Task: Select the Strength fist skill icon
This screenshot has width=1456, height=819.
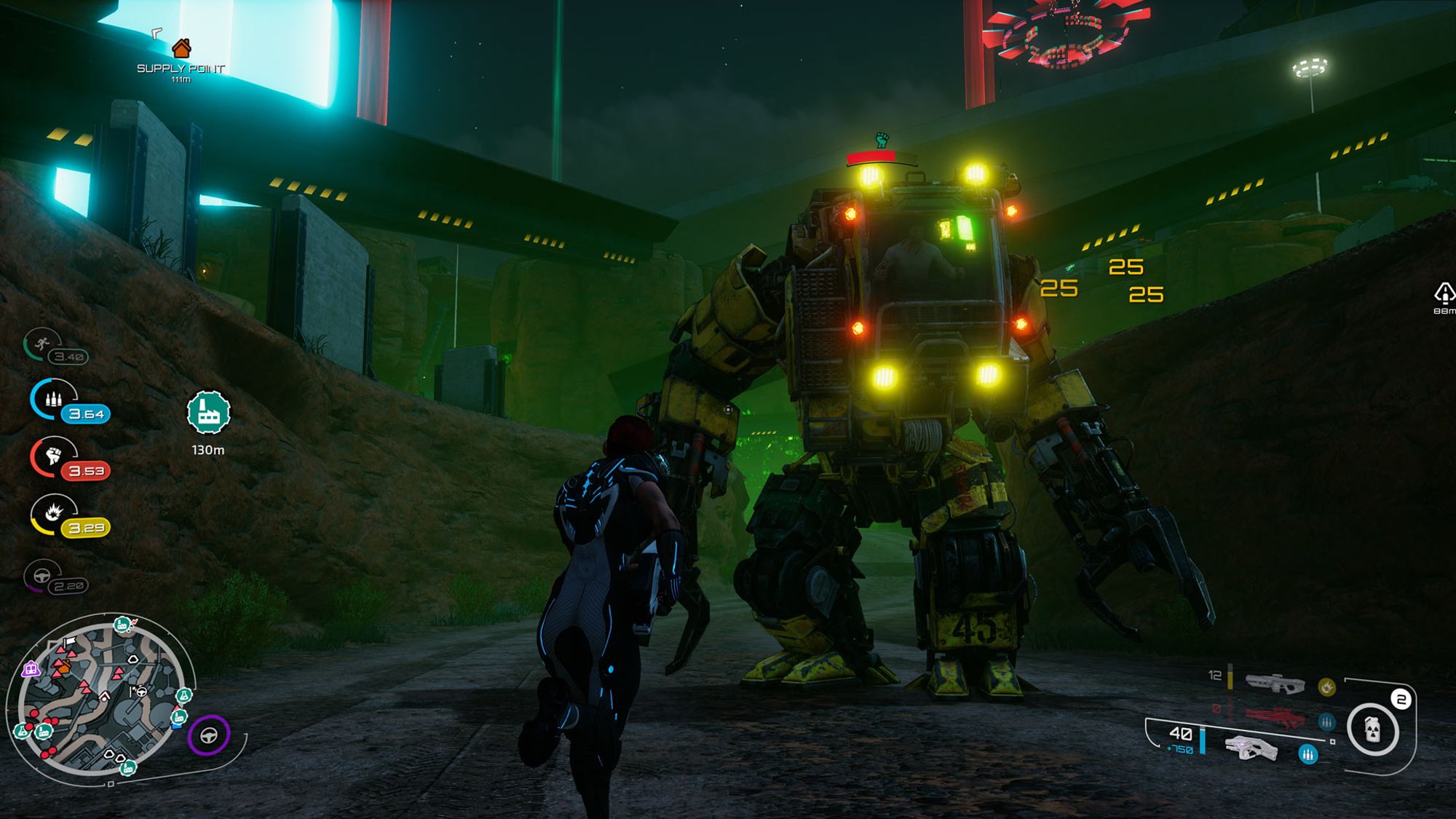Action: coord(53,456)
